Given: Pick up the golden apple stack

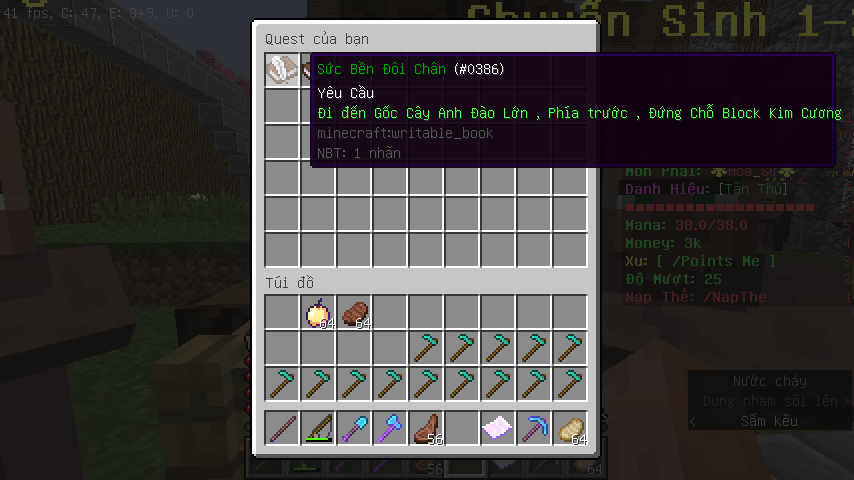Looking at the screenshot, I should [x=318, y=313].
